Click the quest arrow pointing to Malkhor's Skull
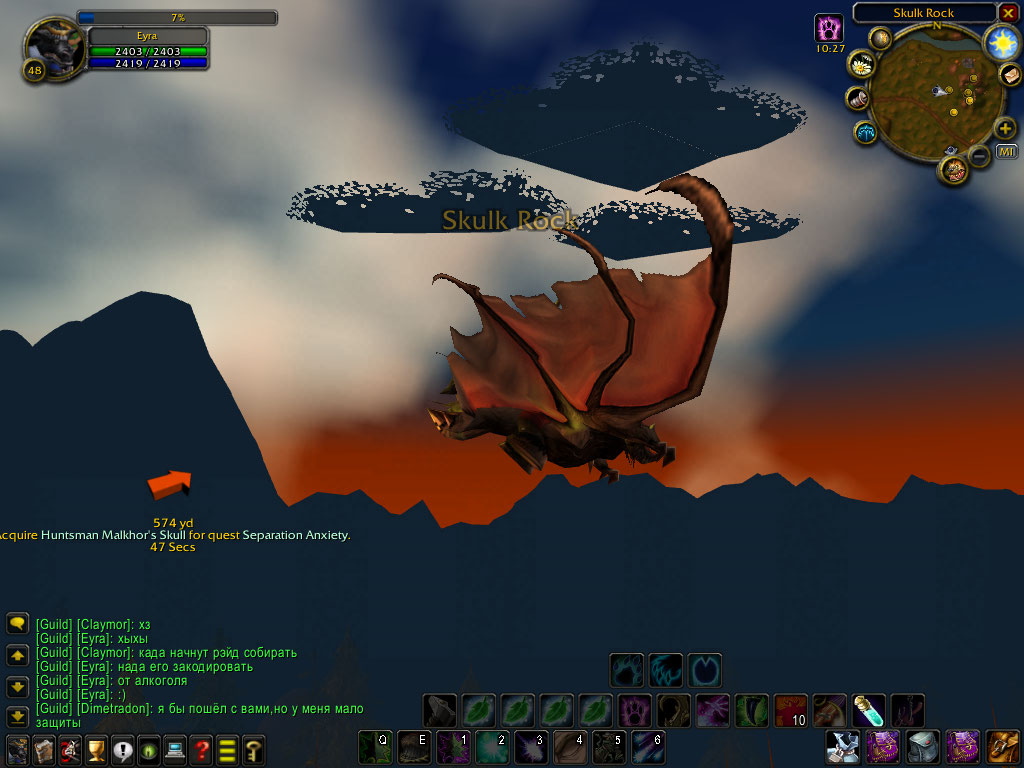Screen dimensions: 1024x768 coord(169,485)
